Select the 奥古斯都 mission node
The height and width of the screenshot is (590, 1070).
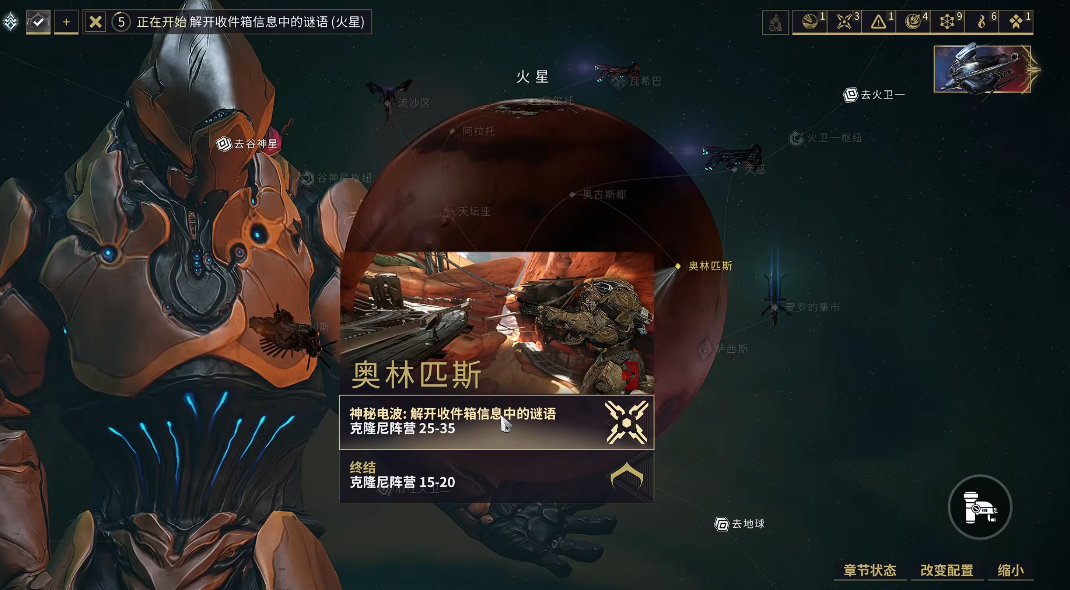point(573,195)
